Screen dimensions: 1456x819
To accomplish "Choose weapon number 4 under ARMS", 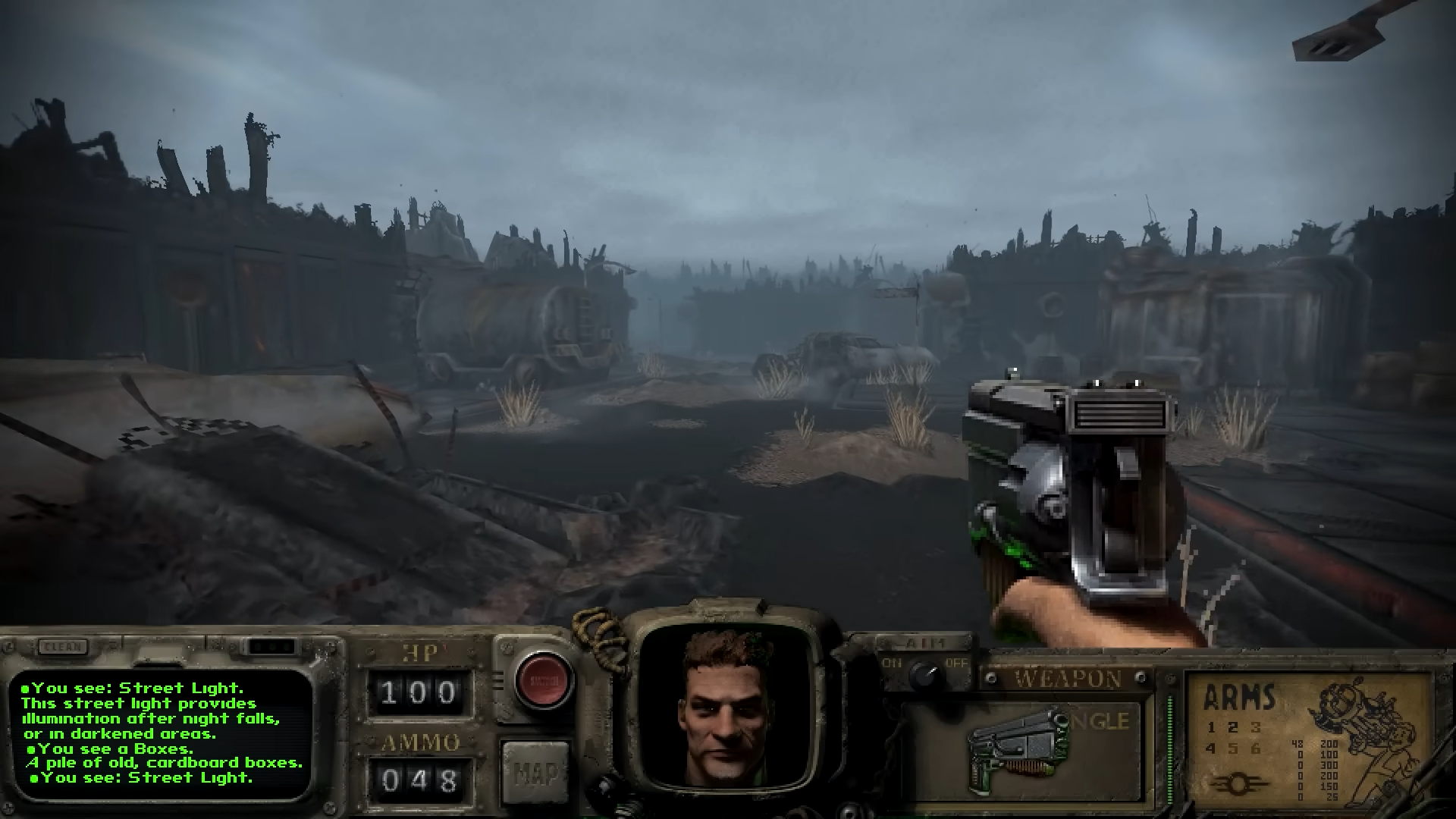I will coord(1211,748).
